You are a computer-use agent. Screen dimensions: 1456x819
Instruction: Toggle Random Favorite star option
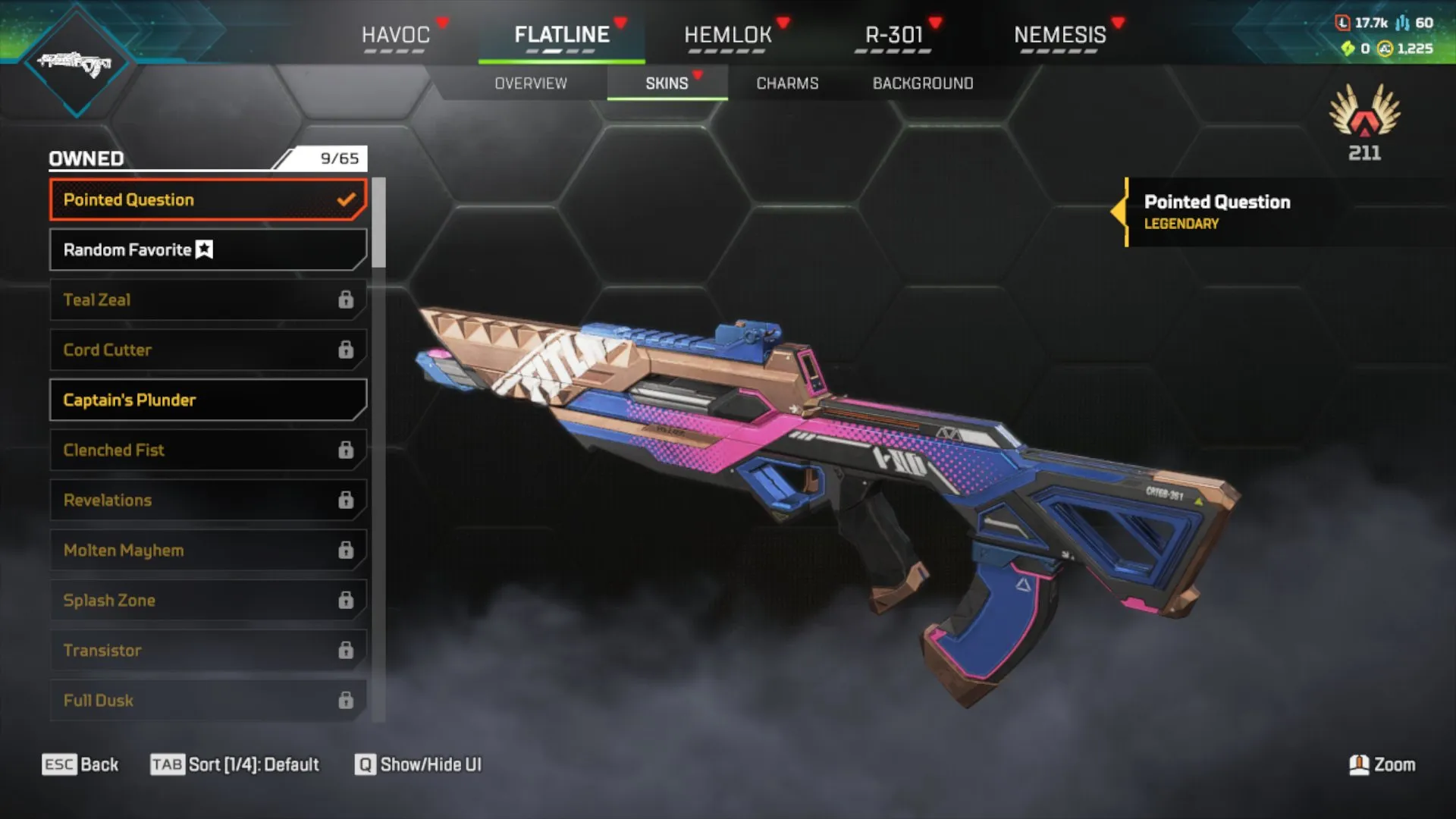203,249
